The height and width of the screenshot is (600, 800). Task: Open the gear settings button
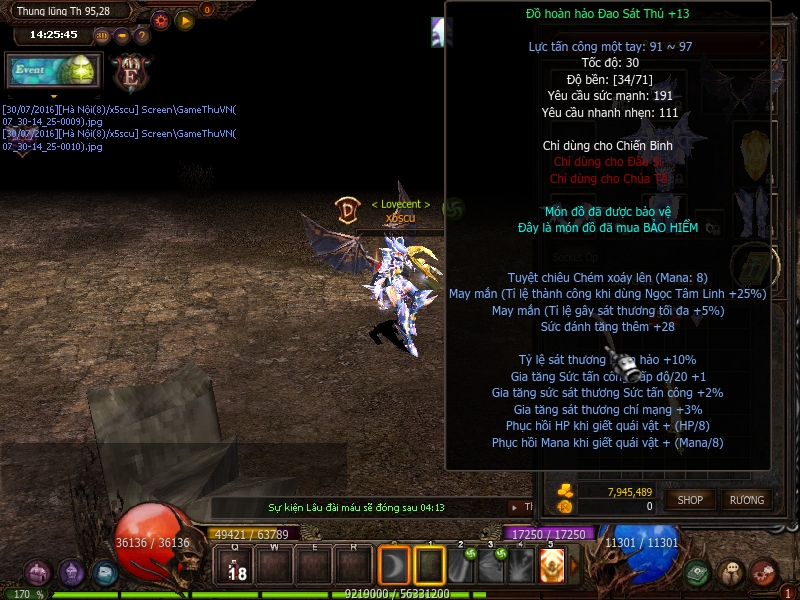160,19
